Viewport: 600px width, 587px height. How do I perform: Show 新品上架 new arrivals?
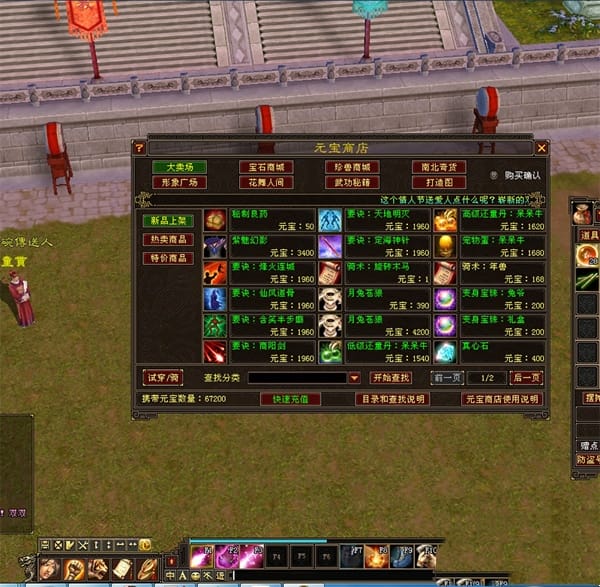pyautogui.click(x=169, y=220)
